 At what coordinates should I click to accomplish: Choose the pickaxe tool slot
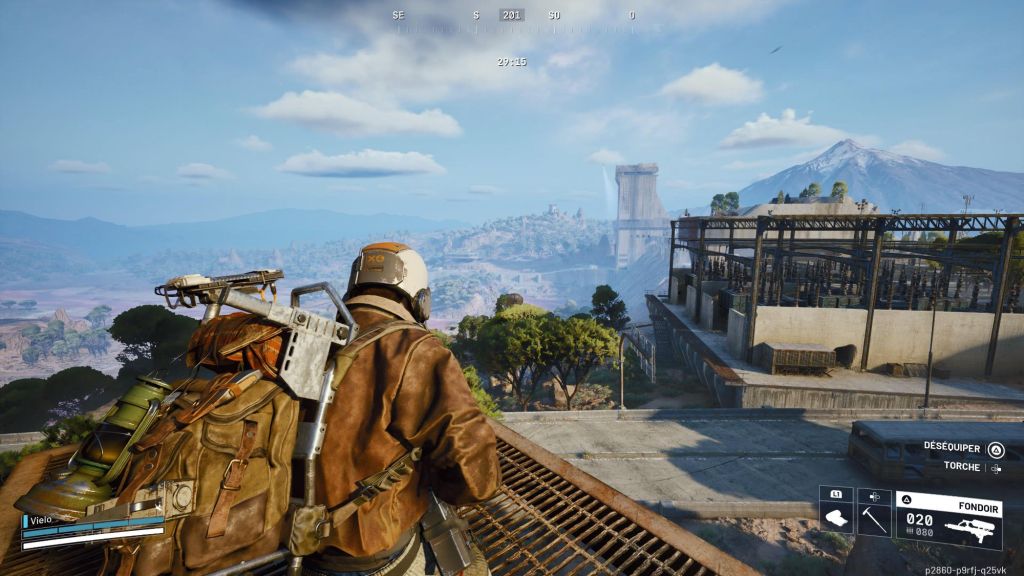point(874,518)
